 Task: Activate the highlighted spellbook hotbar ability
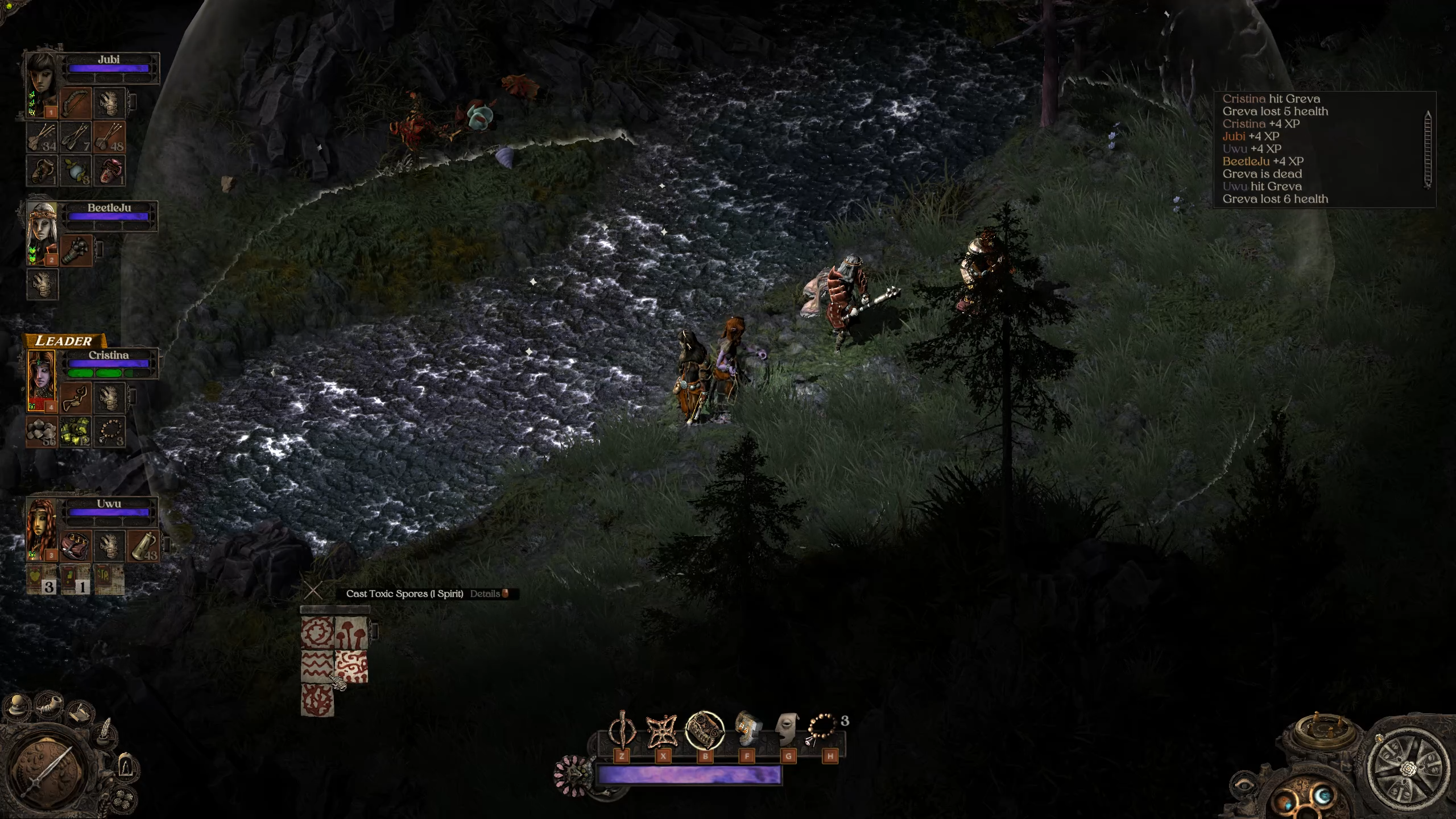[x=705, y=731]
